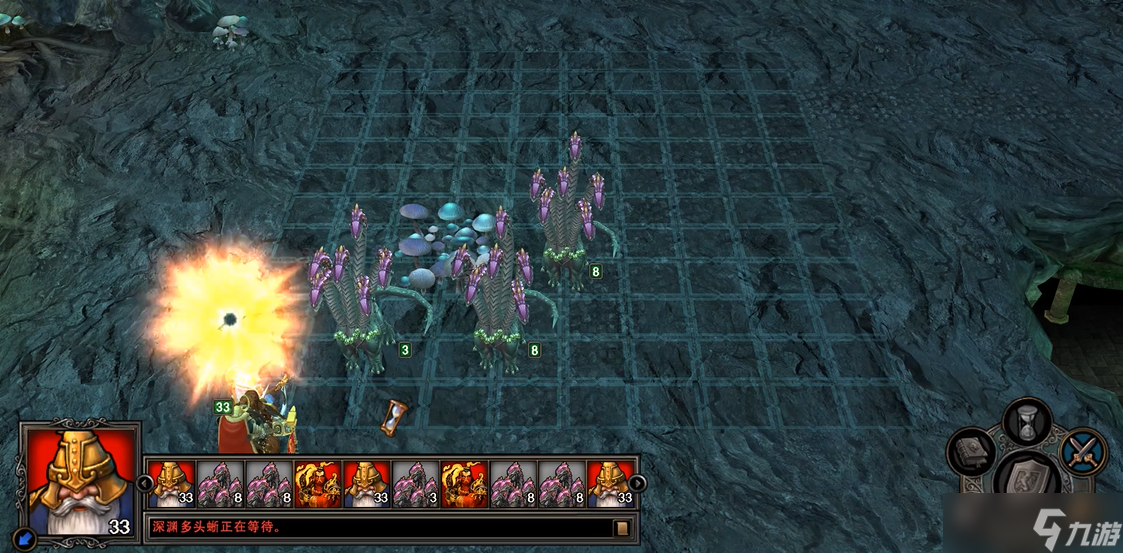
Task: Click the turn order bar's right arrow
Action: point(637,484)
